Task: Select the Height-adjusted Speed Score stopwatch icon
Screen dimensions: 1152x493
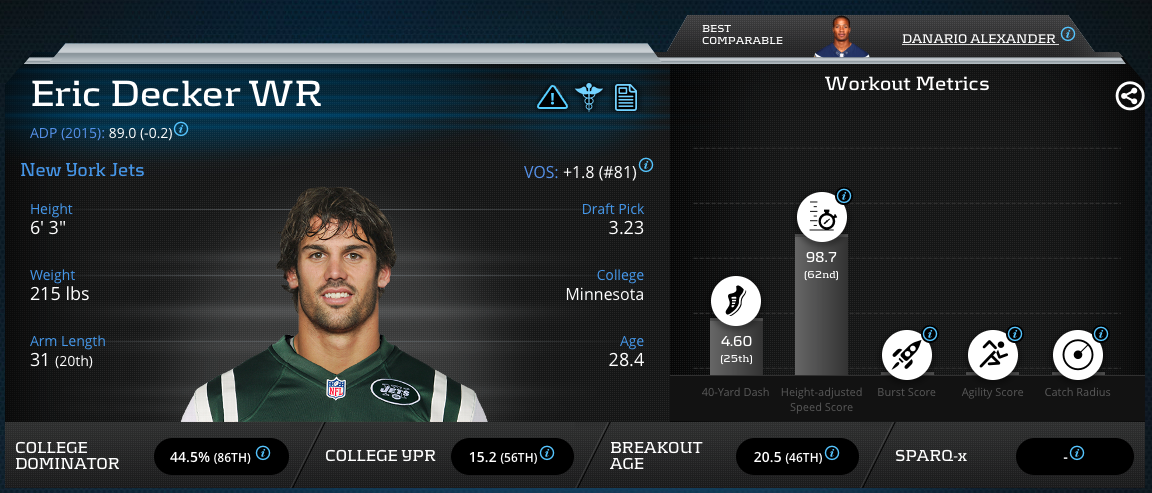Action: tap(821, 217)
